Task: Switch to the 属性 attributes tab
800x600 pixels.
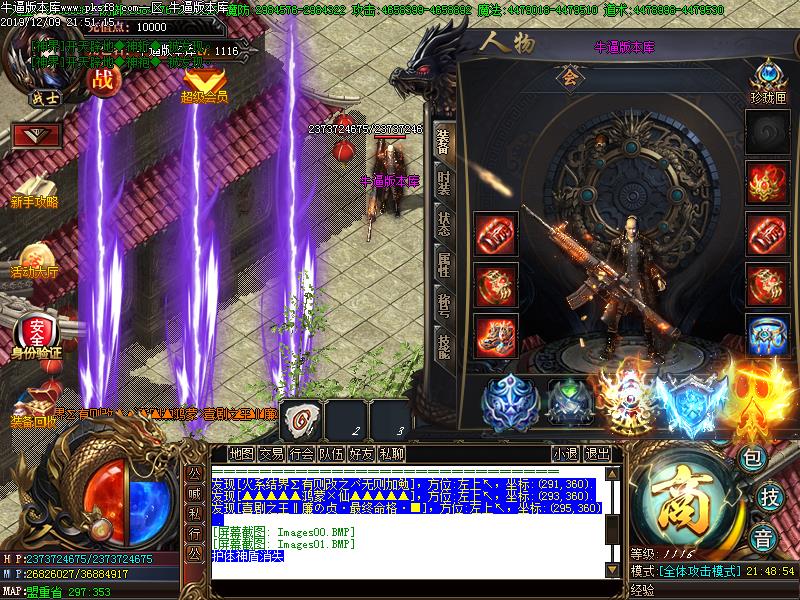Action: 444,265
